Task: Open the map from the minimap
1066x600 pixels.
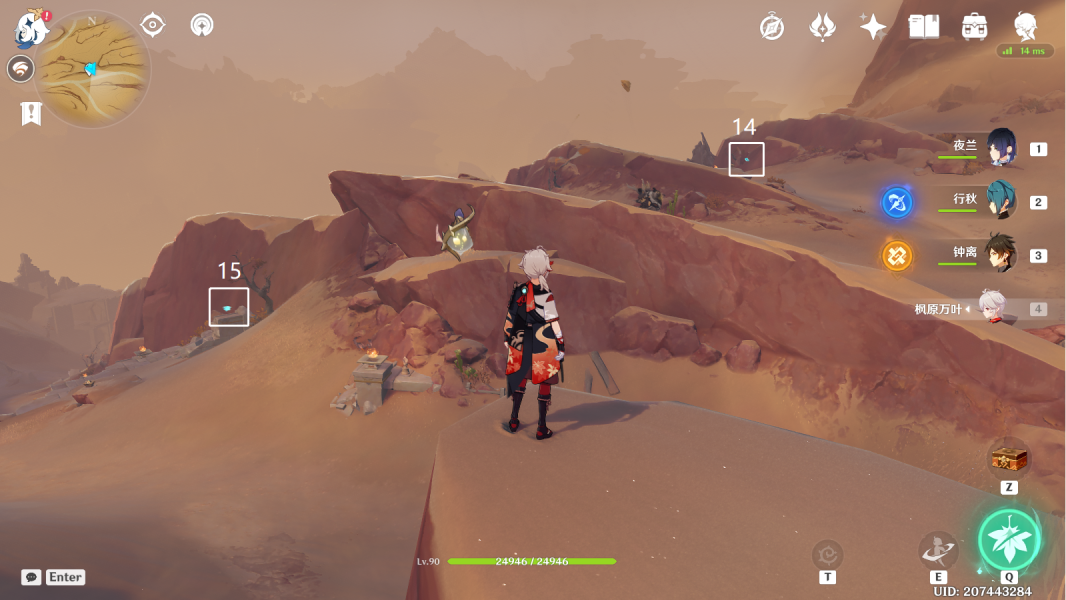Action: pos(91,70)
